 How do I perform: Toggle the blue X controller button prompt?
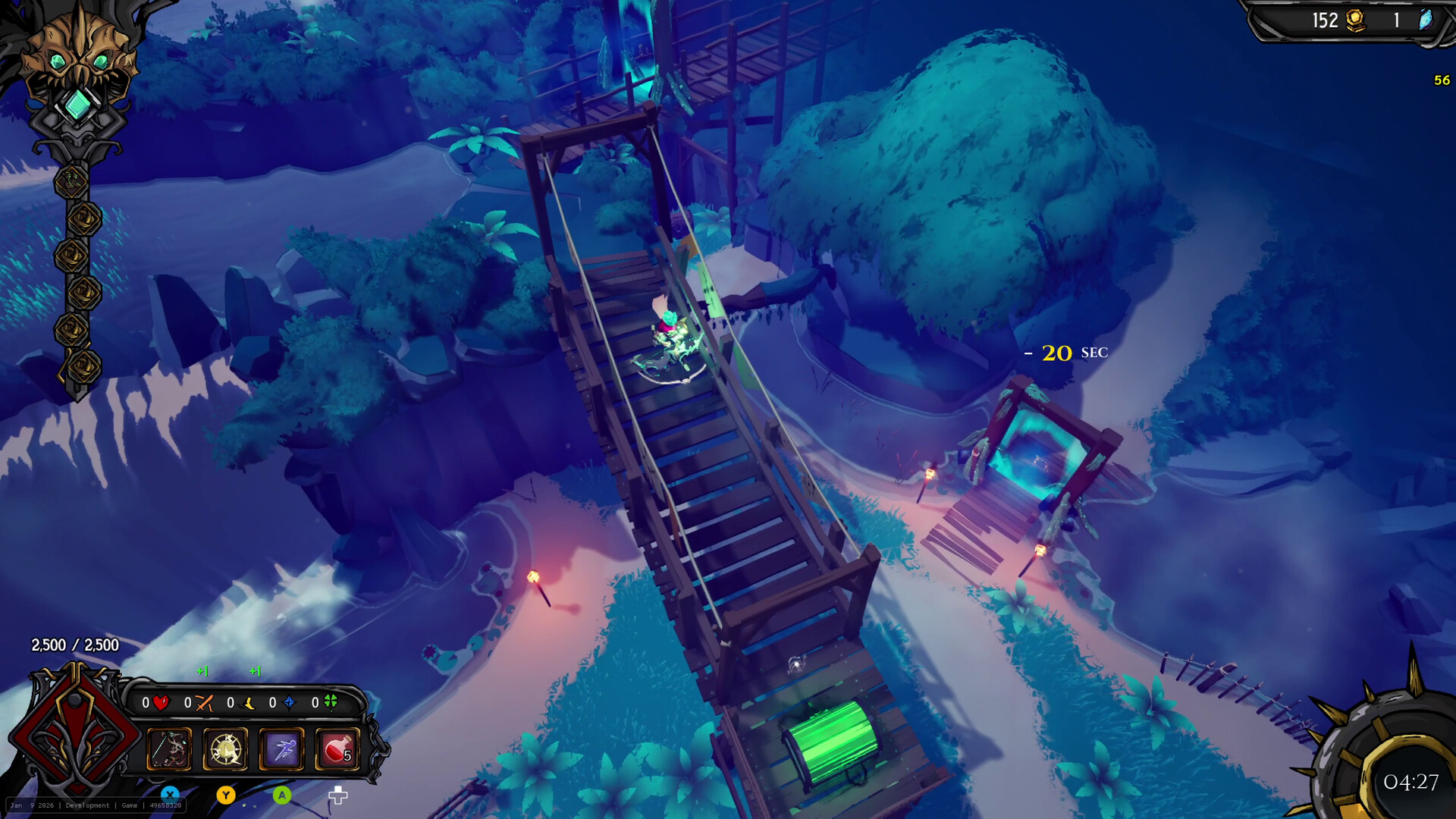171,793
